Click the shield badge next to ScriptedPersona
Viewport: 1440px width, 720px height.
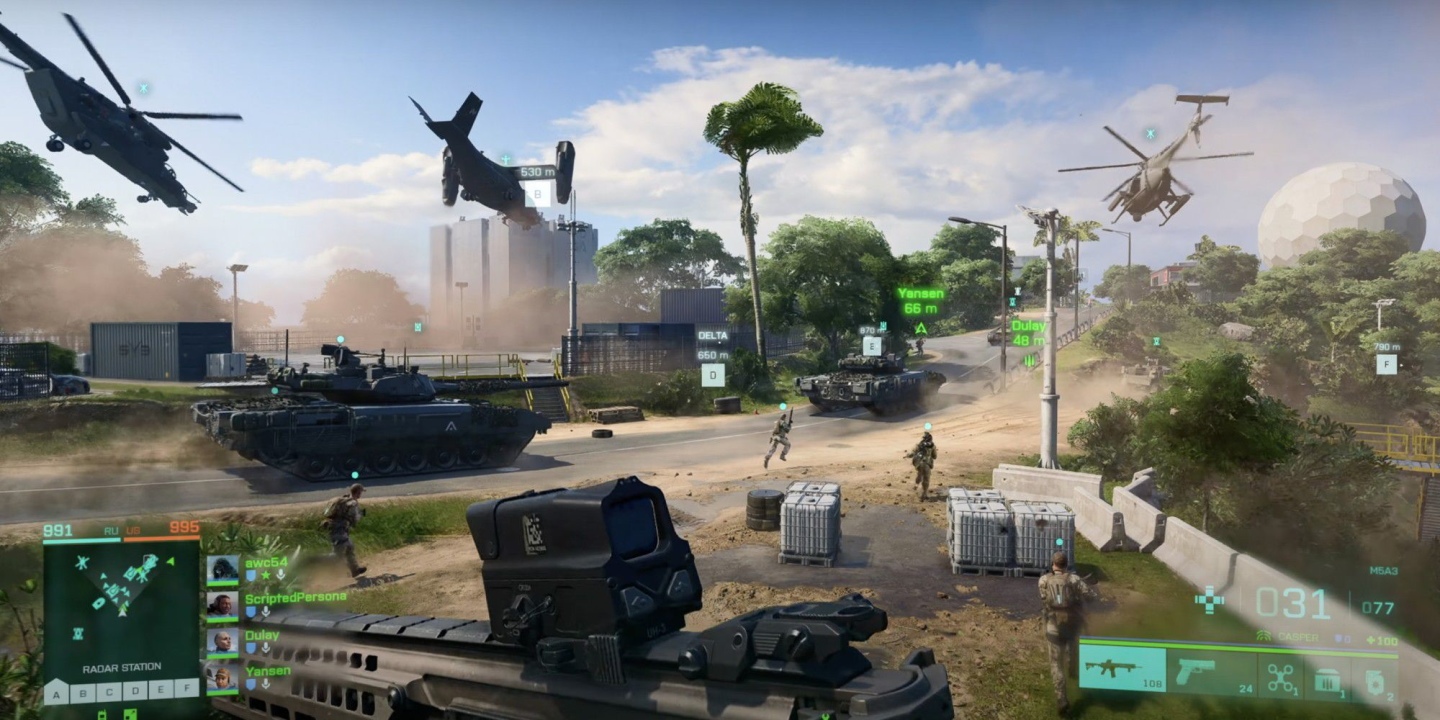click(x=250, y=612)
